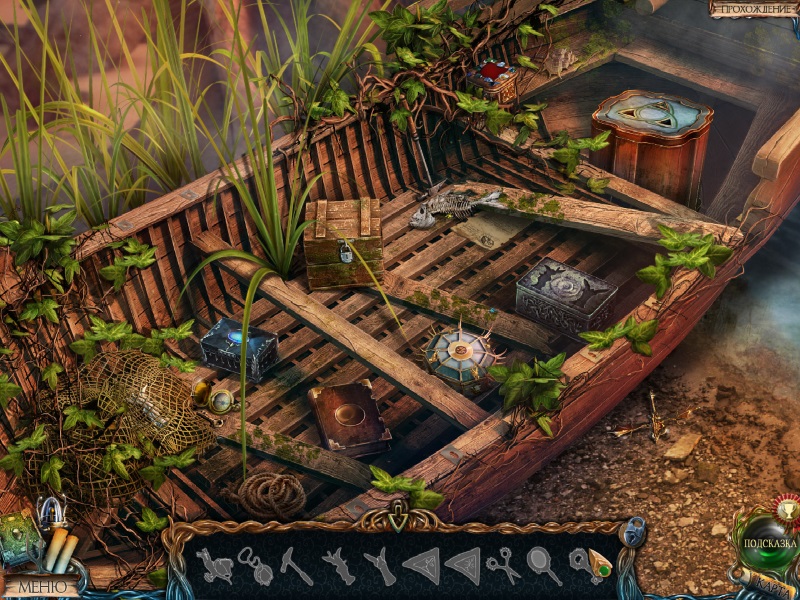
Task: Select the hammer silhouette in the item list
Action: (295, 566)
